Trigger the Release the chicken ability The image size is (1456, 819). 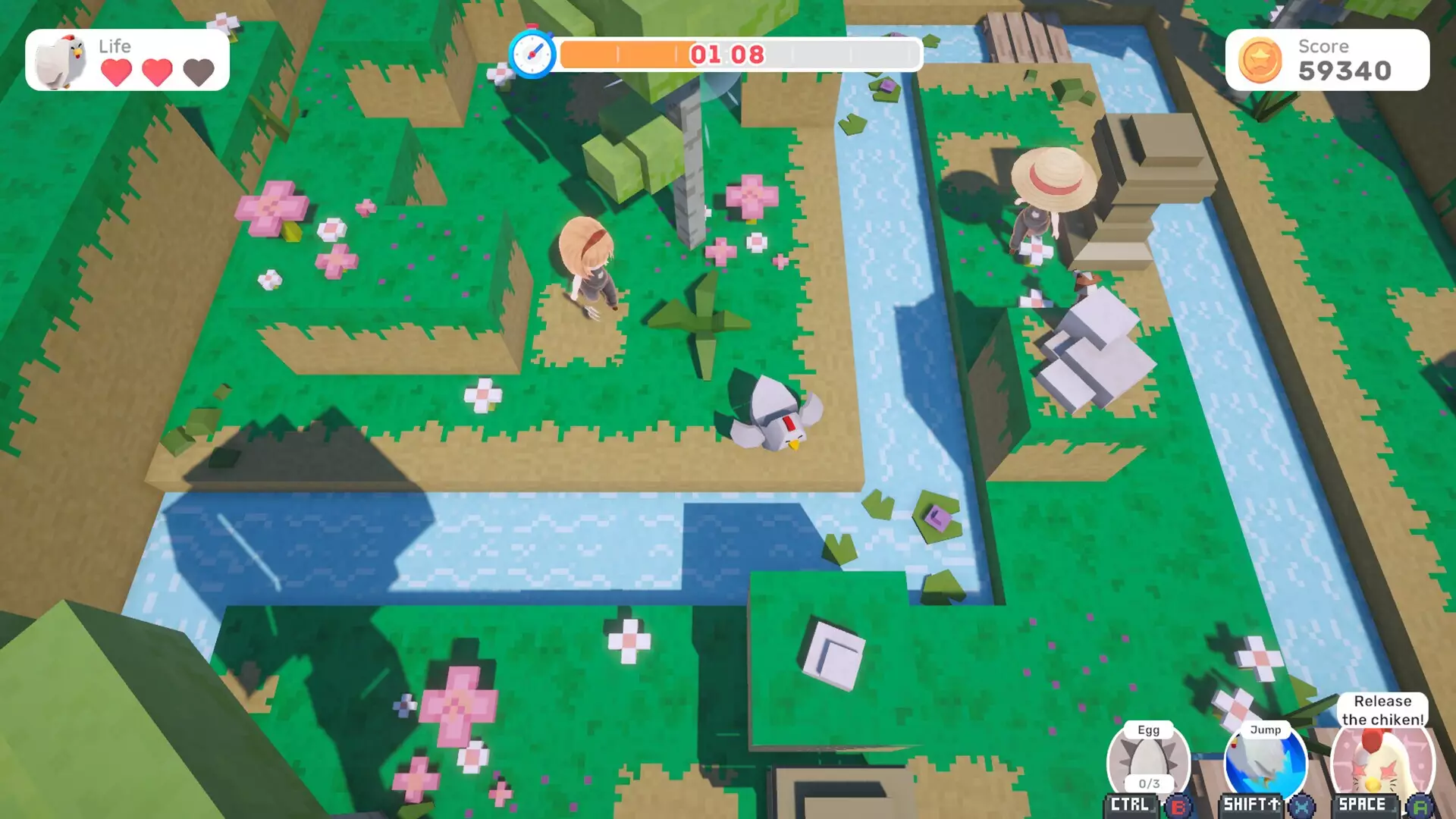(1382, 762)
